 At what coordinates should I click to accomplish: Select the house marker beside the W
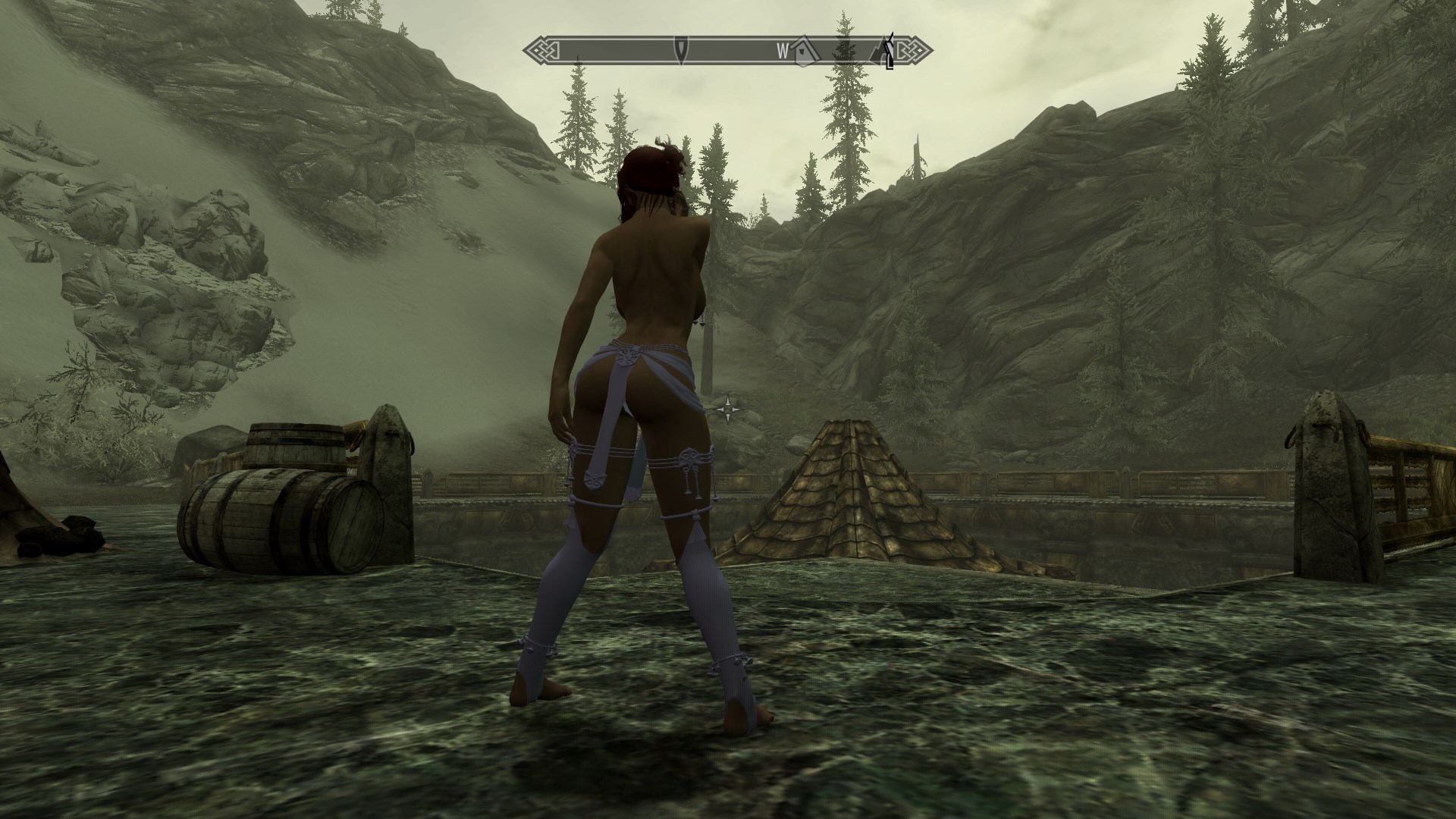click(x=805, y=51)
